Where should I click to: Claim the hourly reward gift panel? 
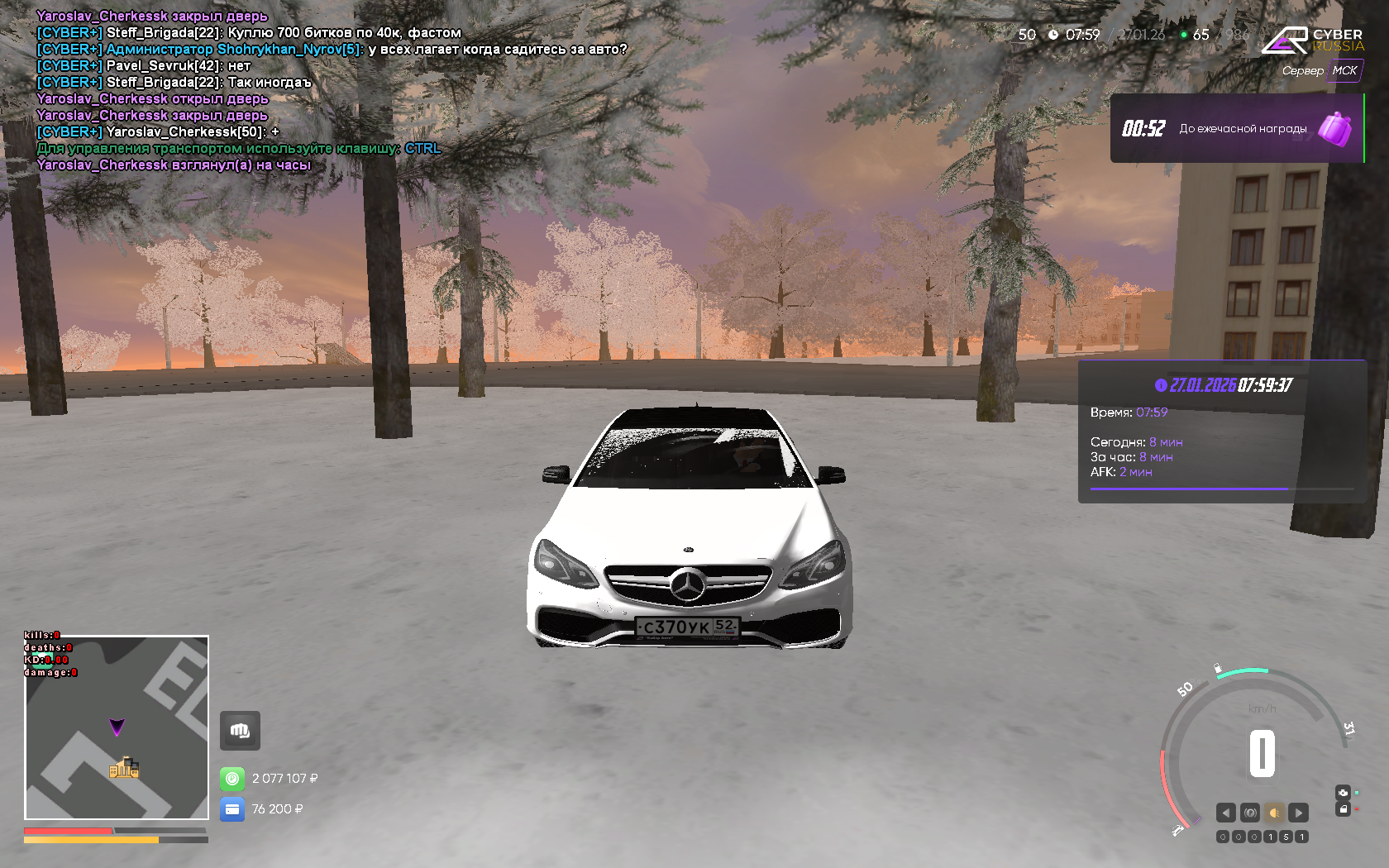coord(1237,128)
